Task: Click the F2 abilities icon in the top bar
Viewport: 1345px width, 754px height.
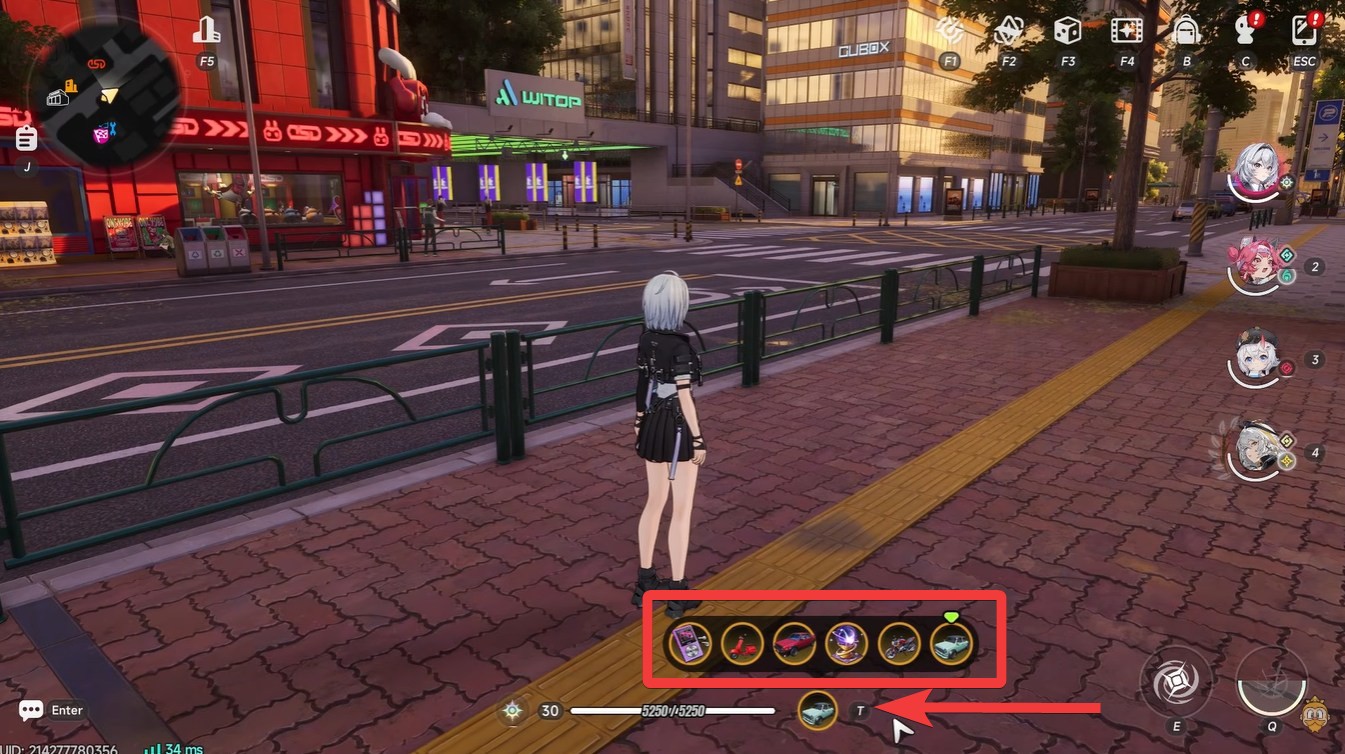Action: (x=1007, y=32)
